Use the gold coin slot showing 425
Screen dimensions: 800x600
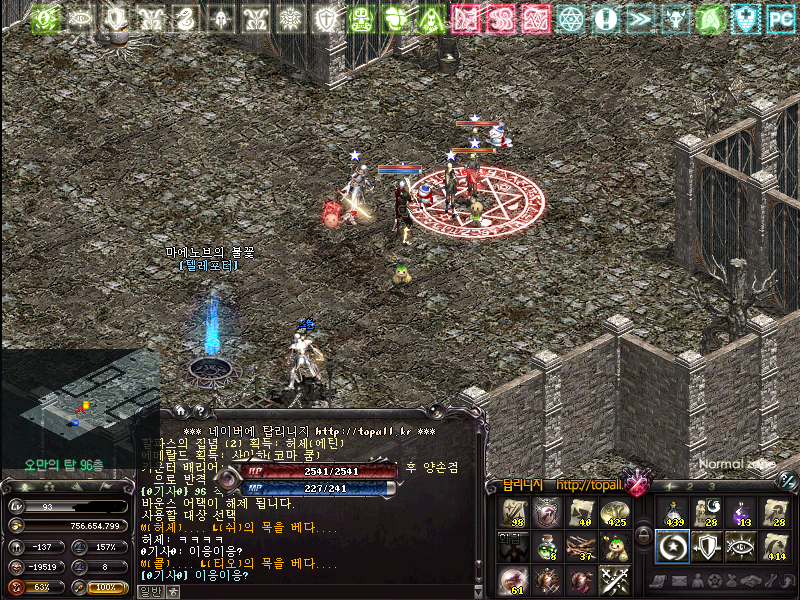tap(613, 513)
